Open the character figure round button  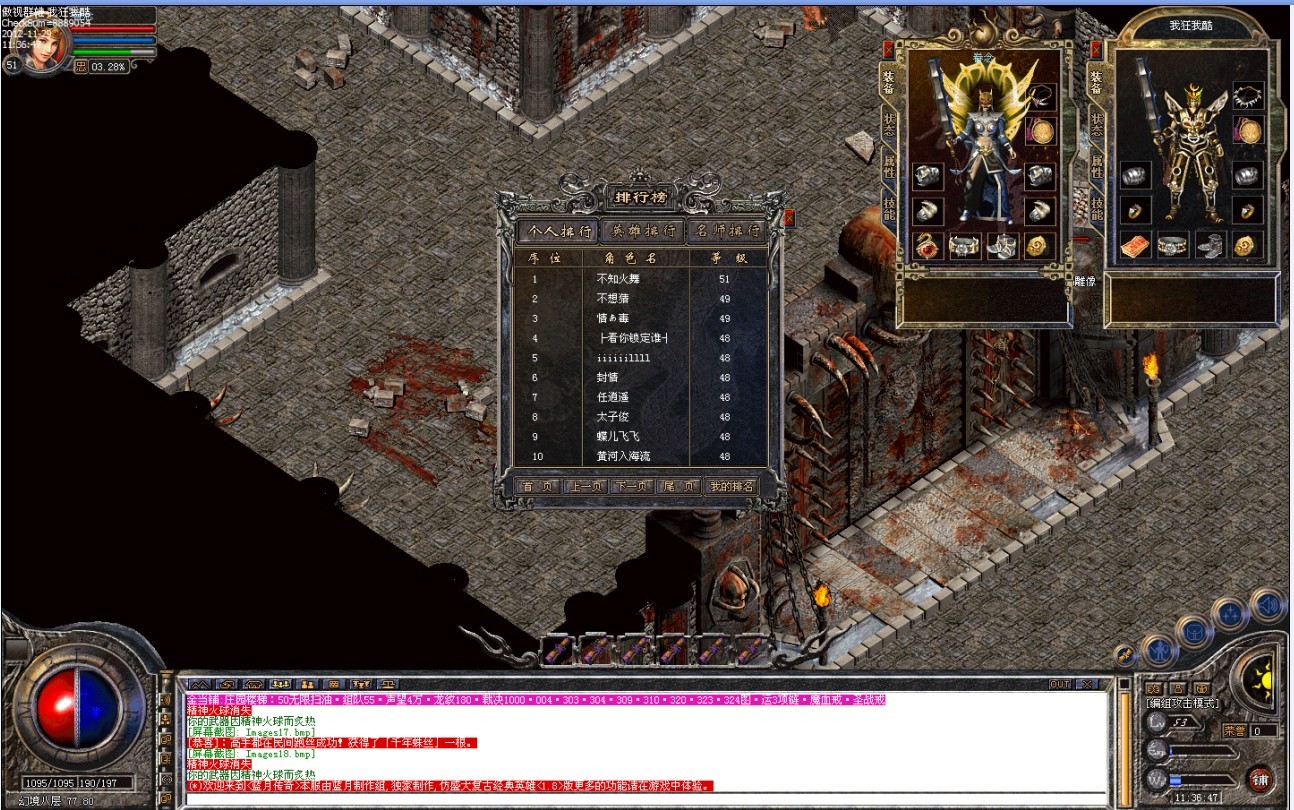pyautogui.click(x=1159, y=649)
